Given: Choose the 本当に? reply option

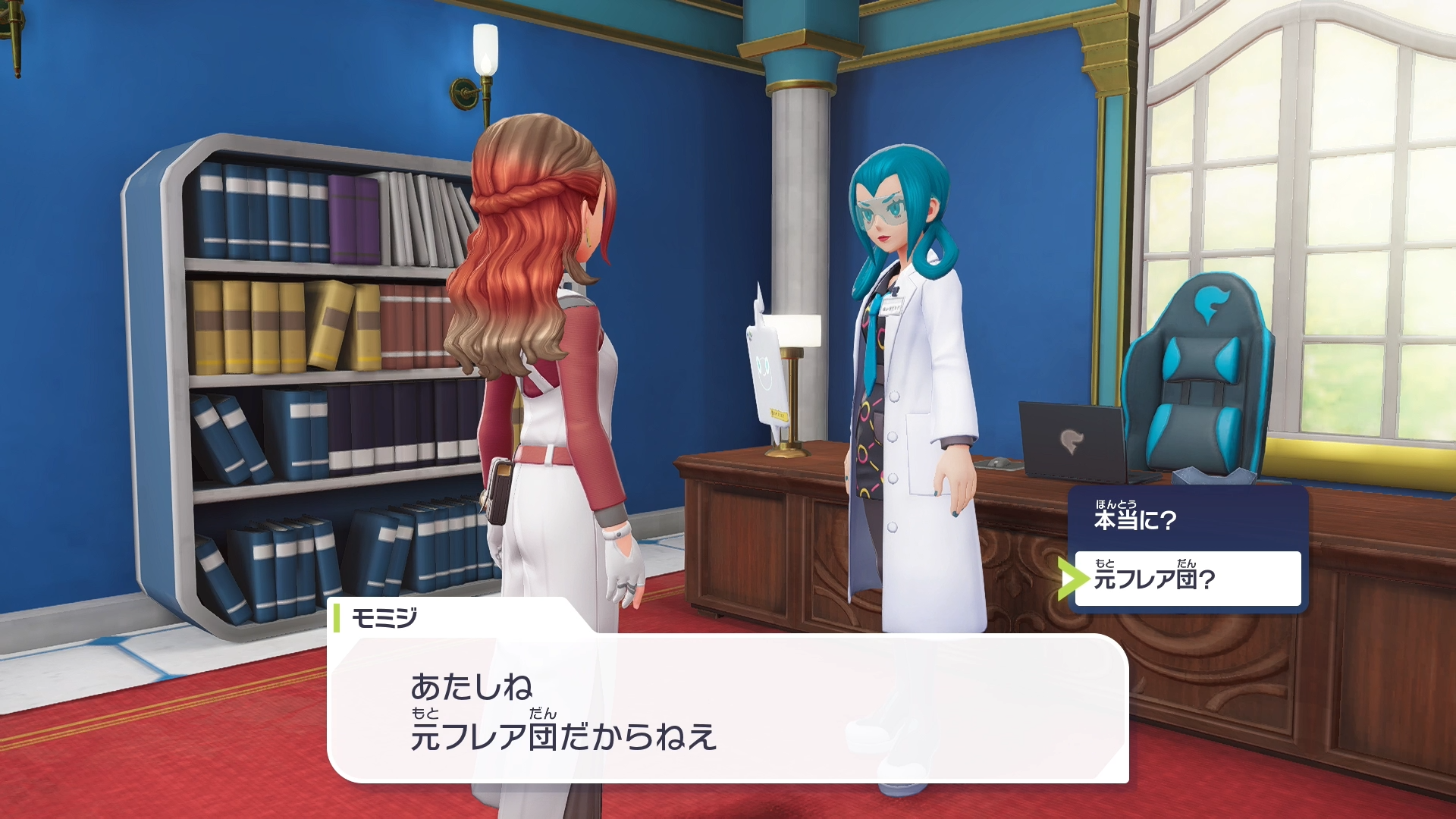Looking at the screenshot, I should tap(1186, 519).
